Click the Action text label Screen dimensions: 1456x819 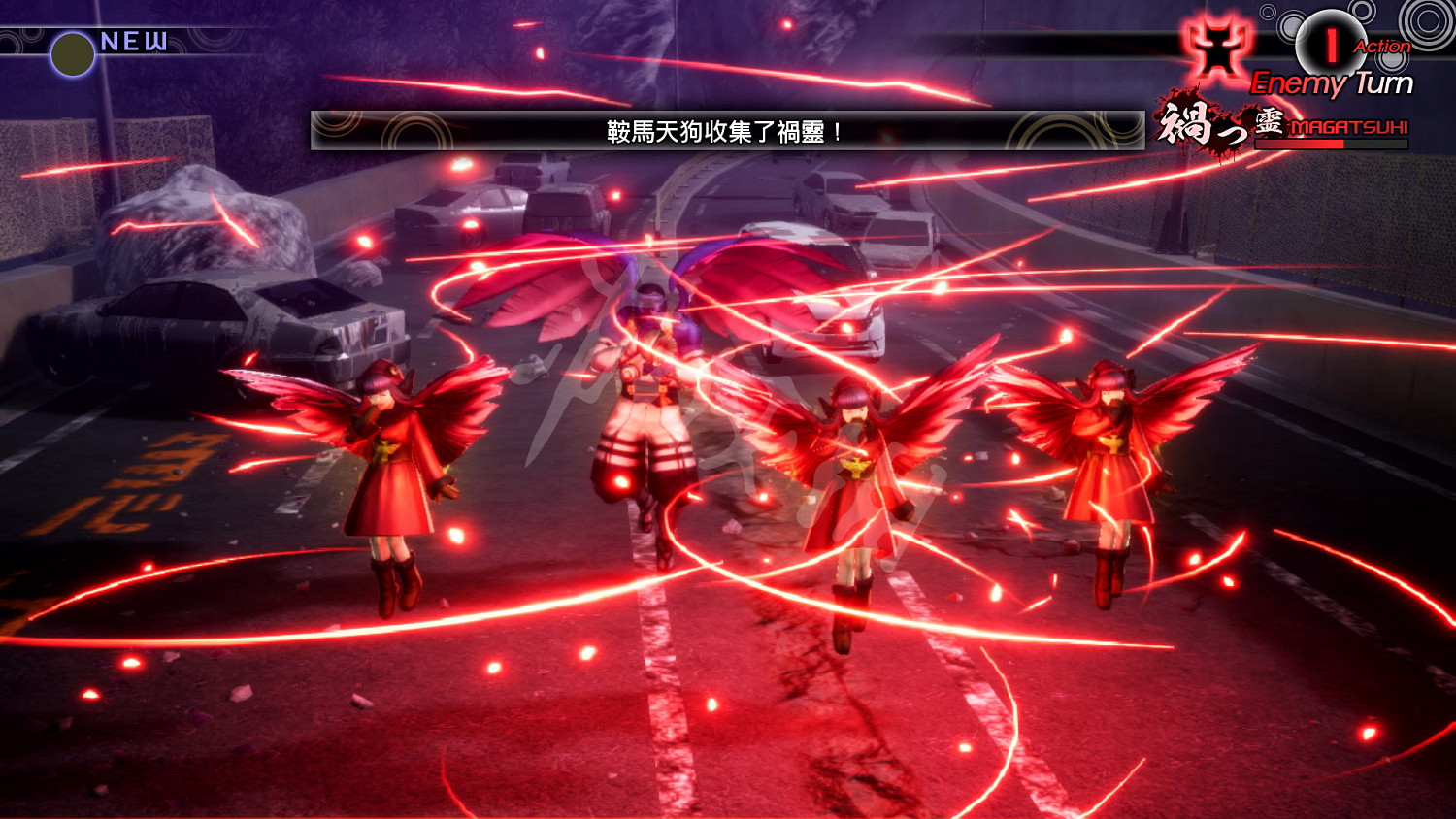[1383, 46]
